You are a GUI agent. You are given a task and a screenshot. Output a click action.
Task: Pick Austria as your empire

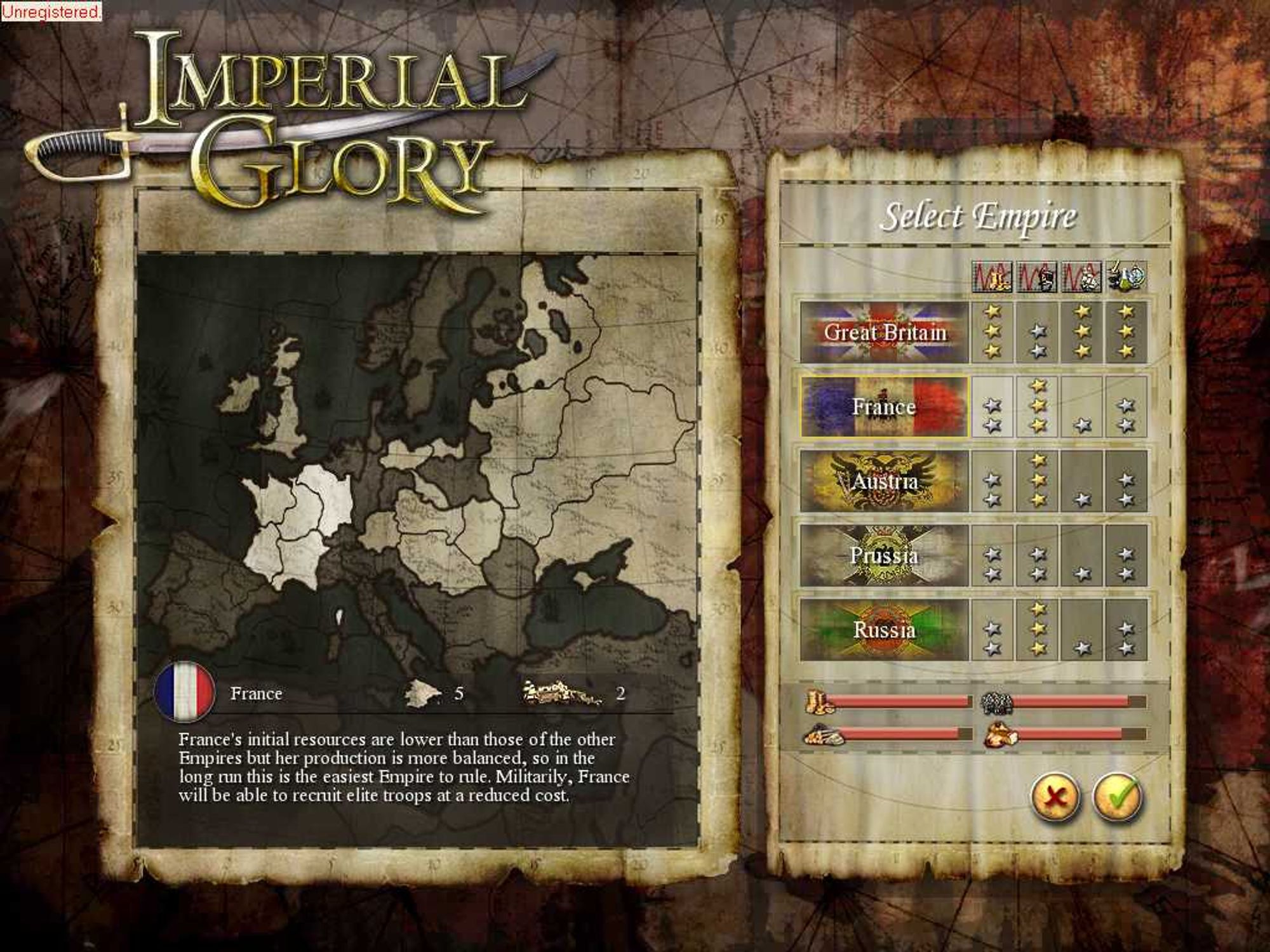pos(884,481)
